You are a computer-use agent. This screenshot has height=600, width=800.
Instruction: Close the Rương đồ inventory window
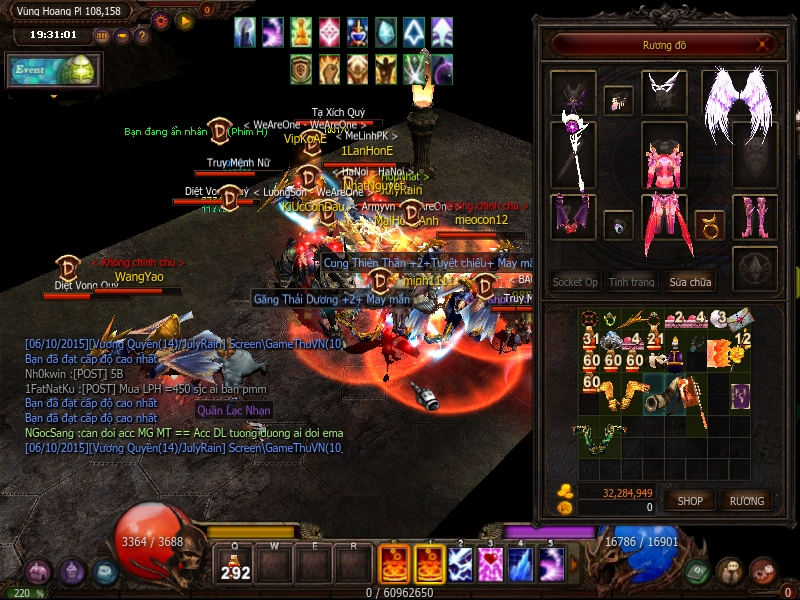(764, 45)
